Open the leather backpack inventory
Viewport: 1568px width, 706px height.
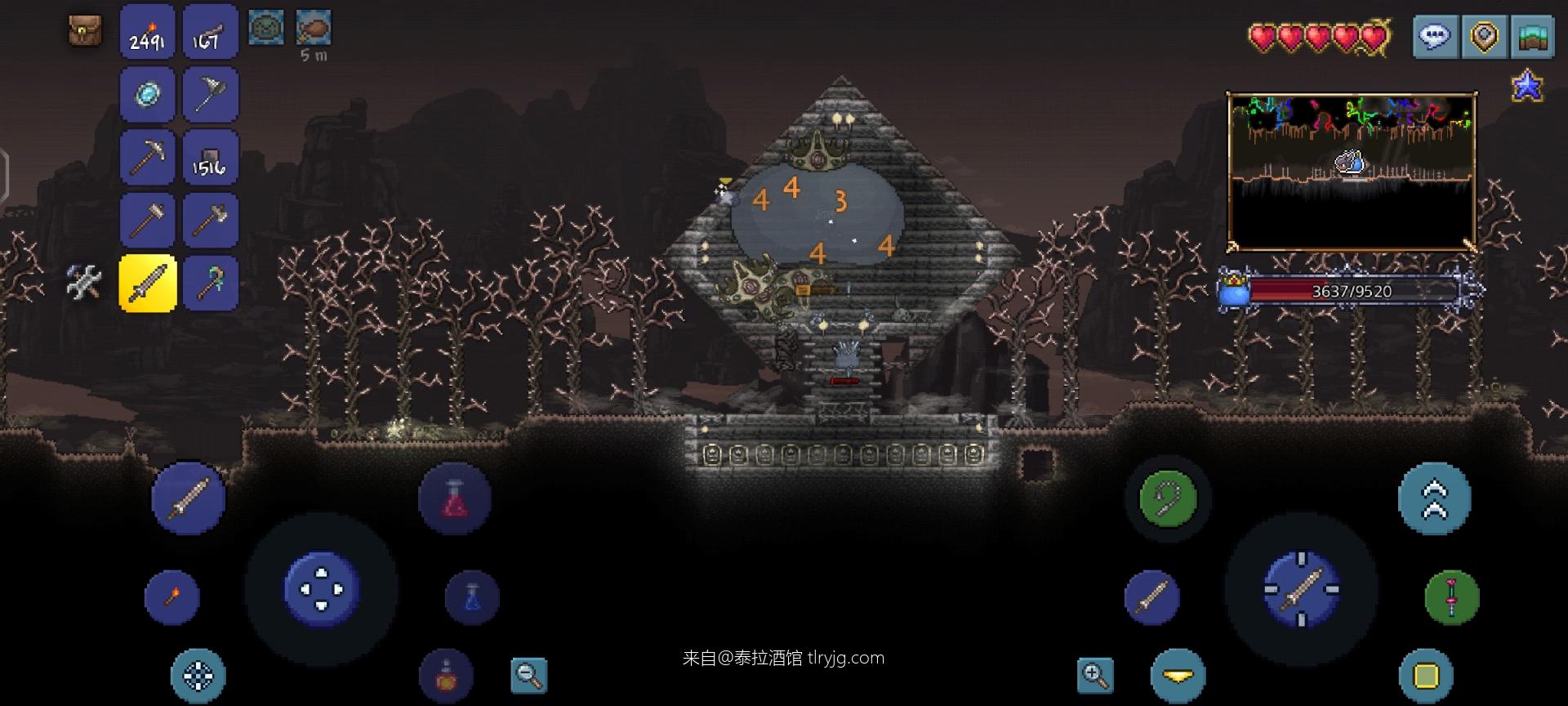pos(84,31)
